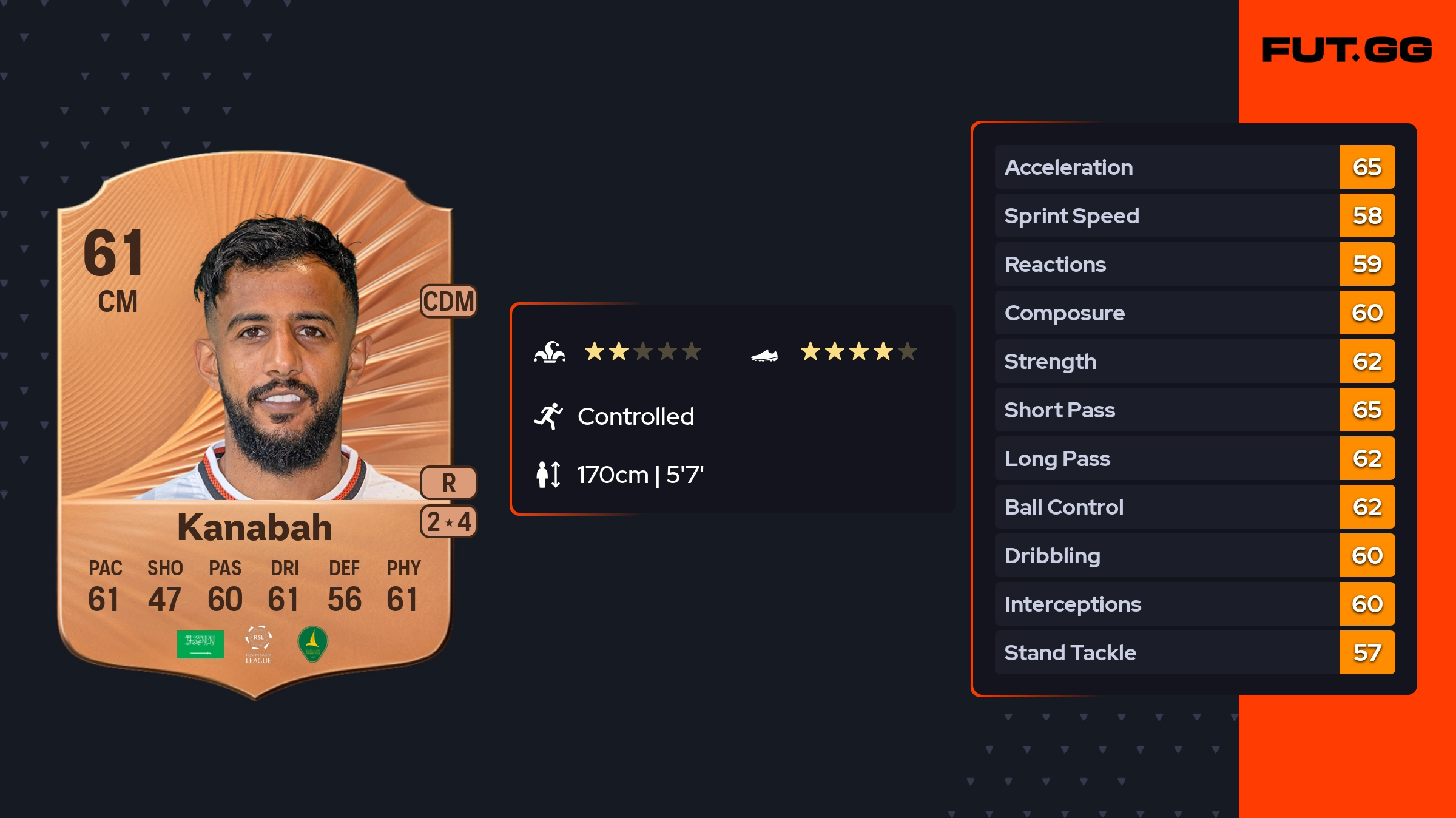Select the Dribbling stat row
Screen dimensions: 1456x818
(x=1194, y=555)
